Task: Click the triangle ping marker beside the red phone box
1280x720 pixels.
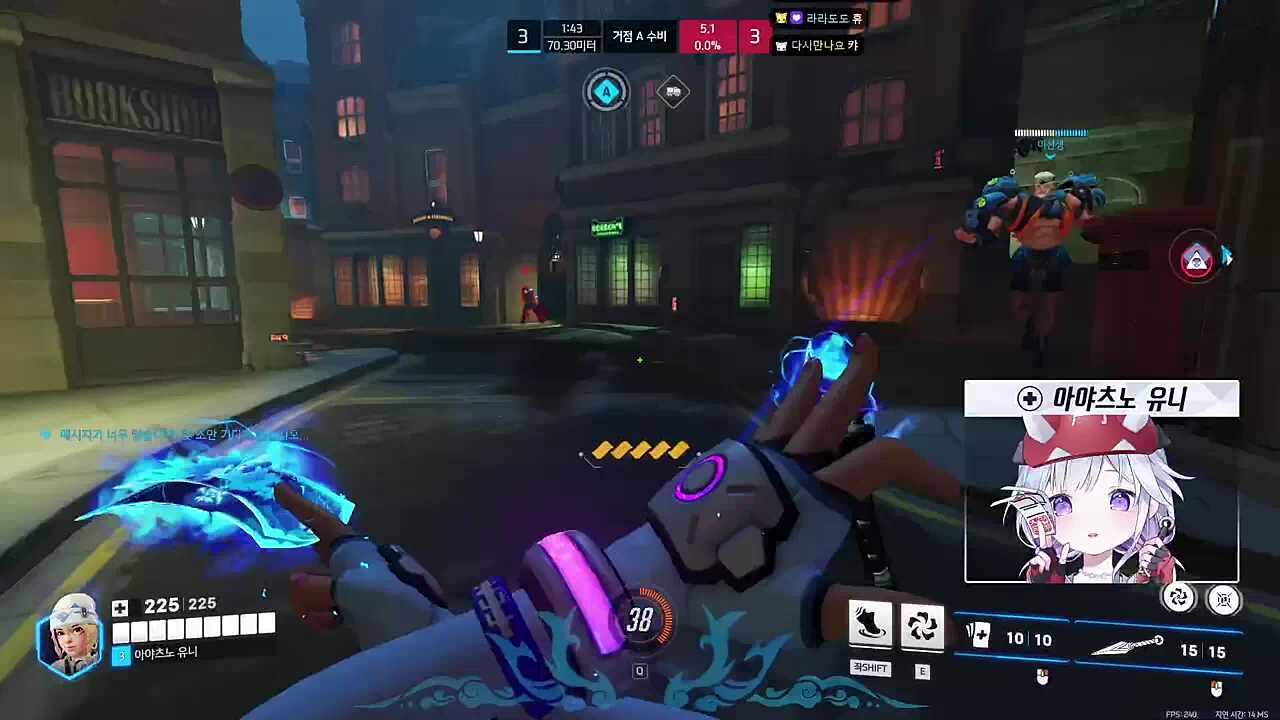Action: 1196,260
